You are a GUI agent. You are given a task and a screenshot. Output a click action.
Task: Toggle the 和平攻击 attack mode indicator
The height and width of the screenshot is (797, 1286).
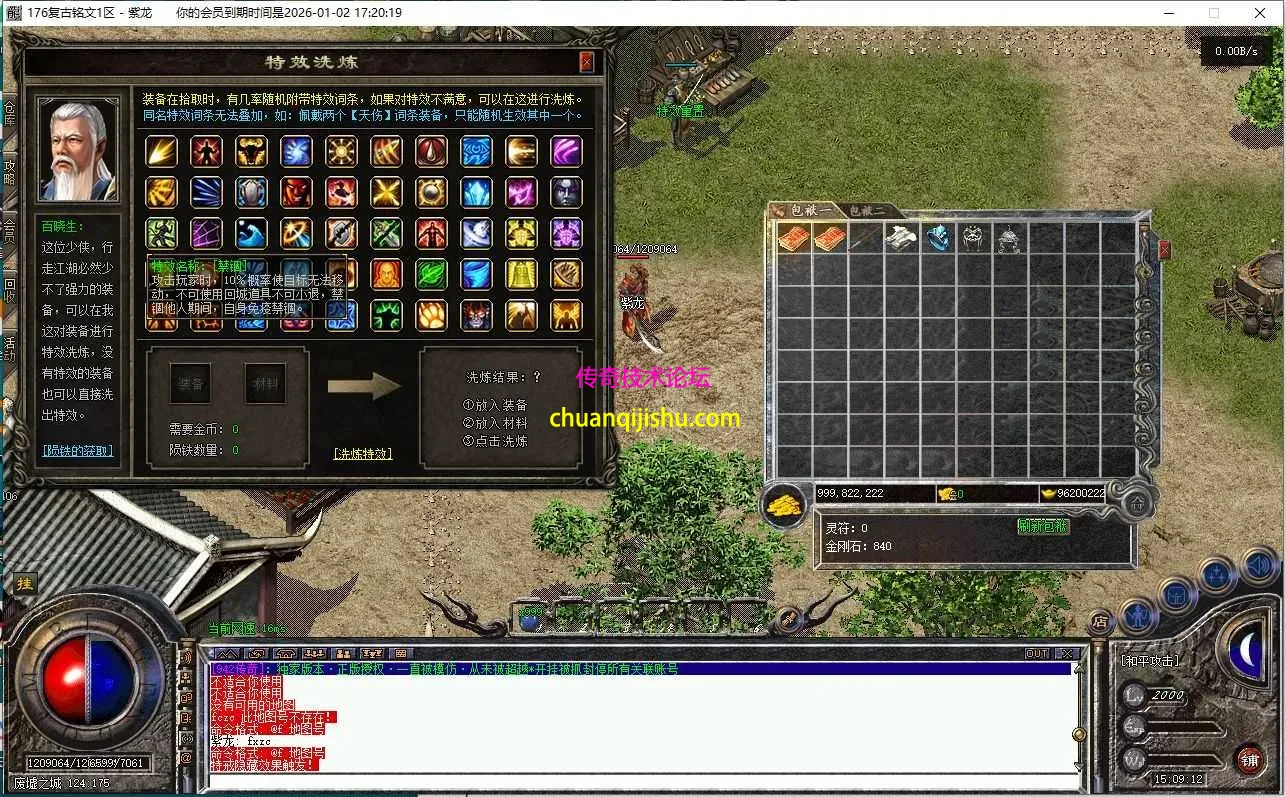(1150, 660)
